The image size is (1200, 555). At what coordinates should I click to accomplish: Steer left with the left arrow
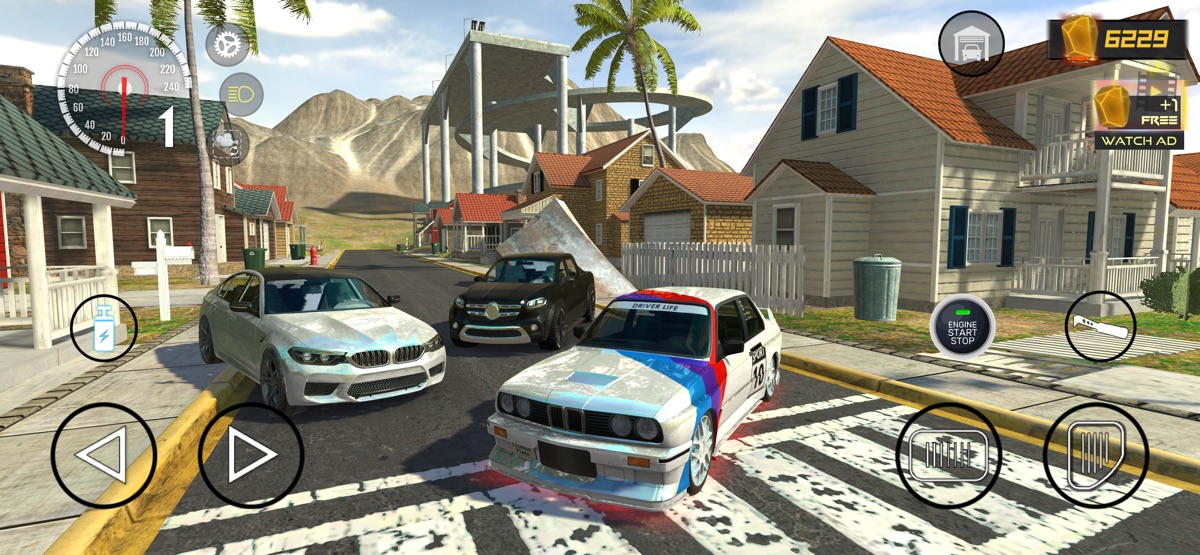pyautogui.click(x=103, y=455)
